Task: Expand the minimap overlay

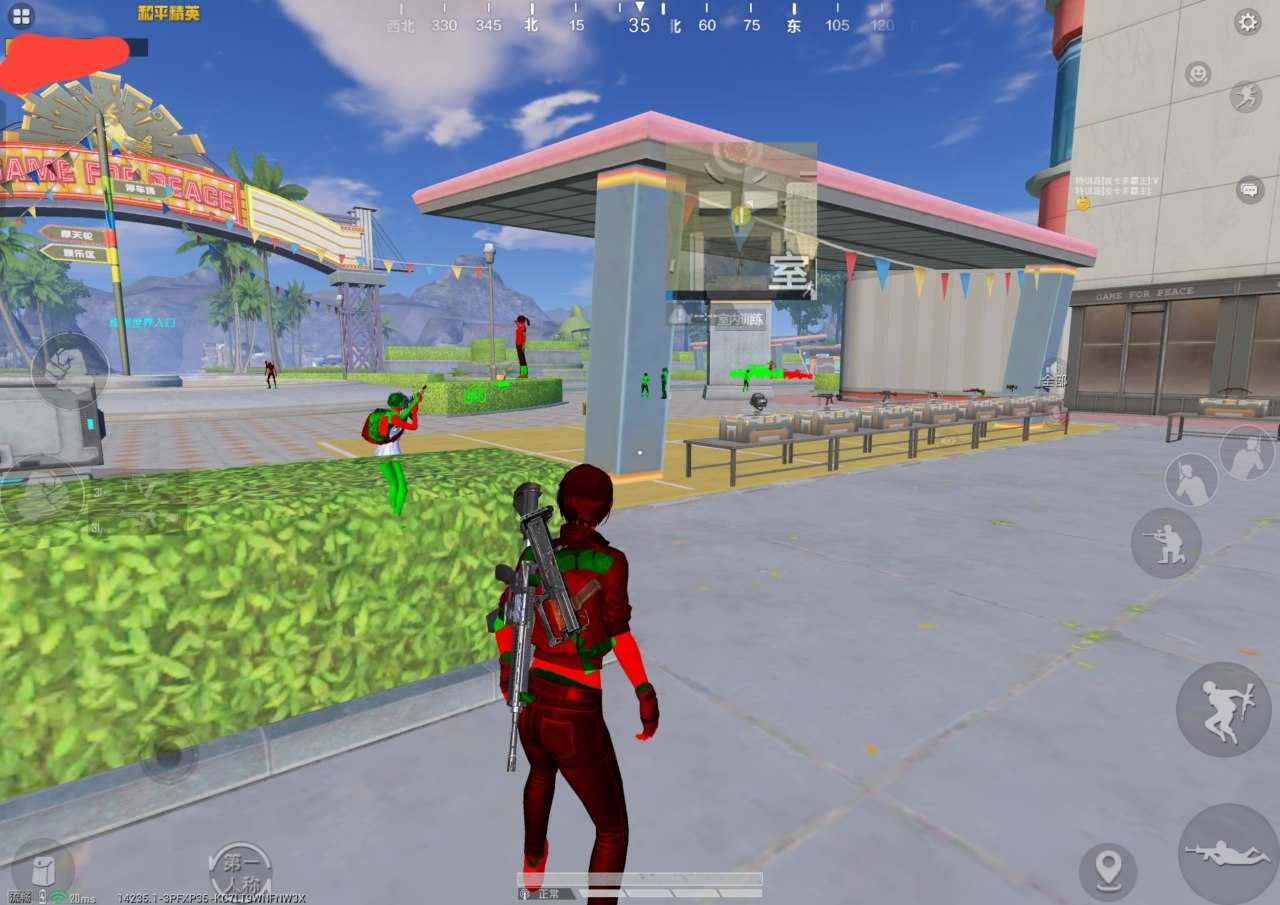Action: pyautogui.click(x=741, y=218)
